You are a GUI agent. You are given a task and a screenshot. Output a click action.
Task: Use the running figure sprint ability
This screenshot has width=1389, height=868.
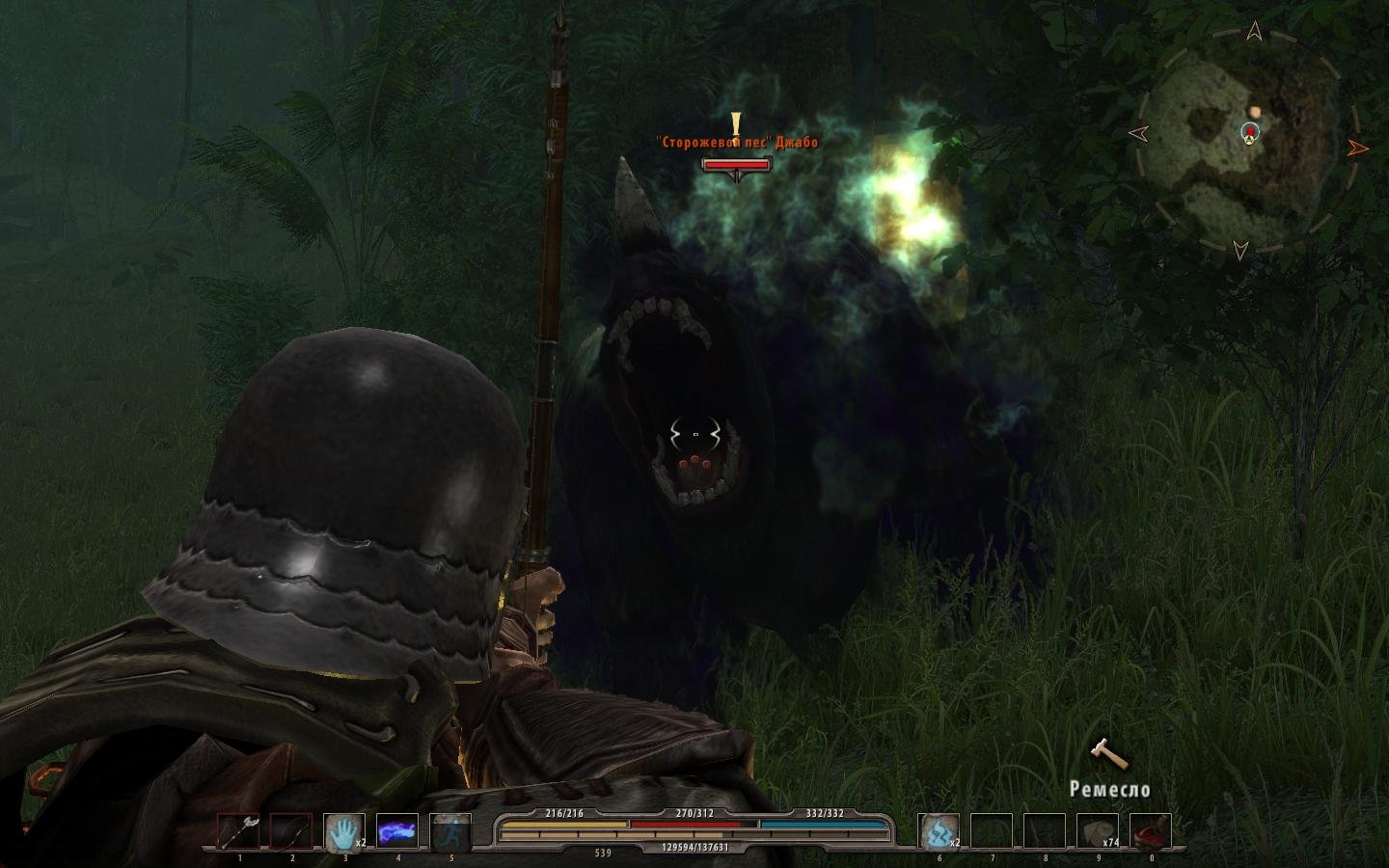pos(450,831)
